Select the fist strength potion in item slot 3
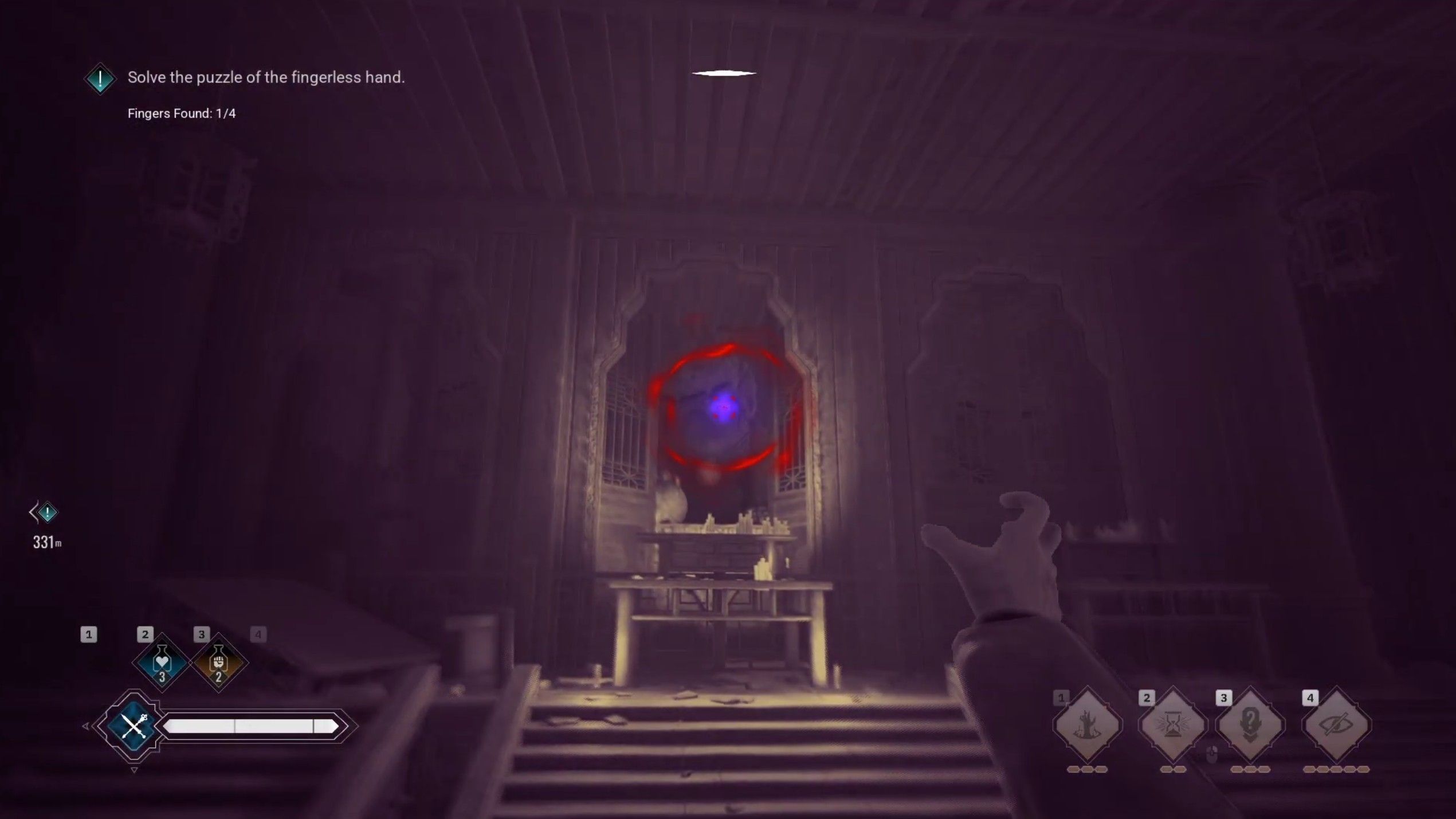 [218, 662]
